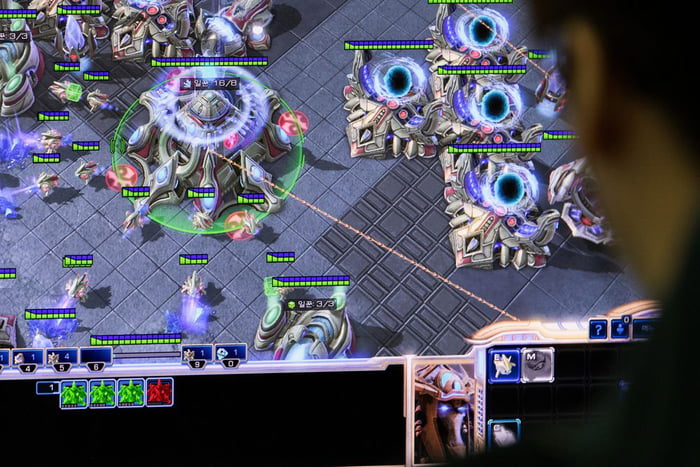This screenshot has width=700, height=467.
Task: Select the green-circled Nexus in the base
Action: (207, 143)
